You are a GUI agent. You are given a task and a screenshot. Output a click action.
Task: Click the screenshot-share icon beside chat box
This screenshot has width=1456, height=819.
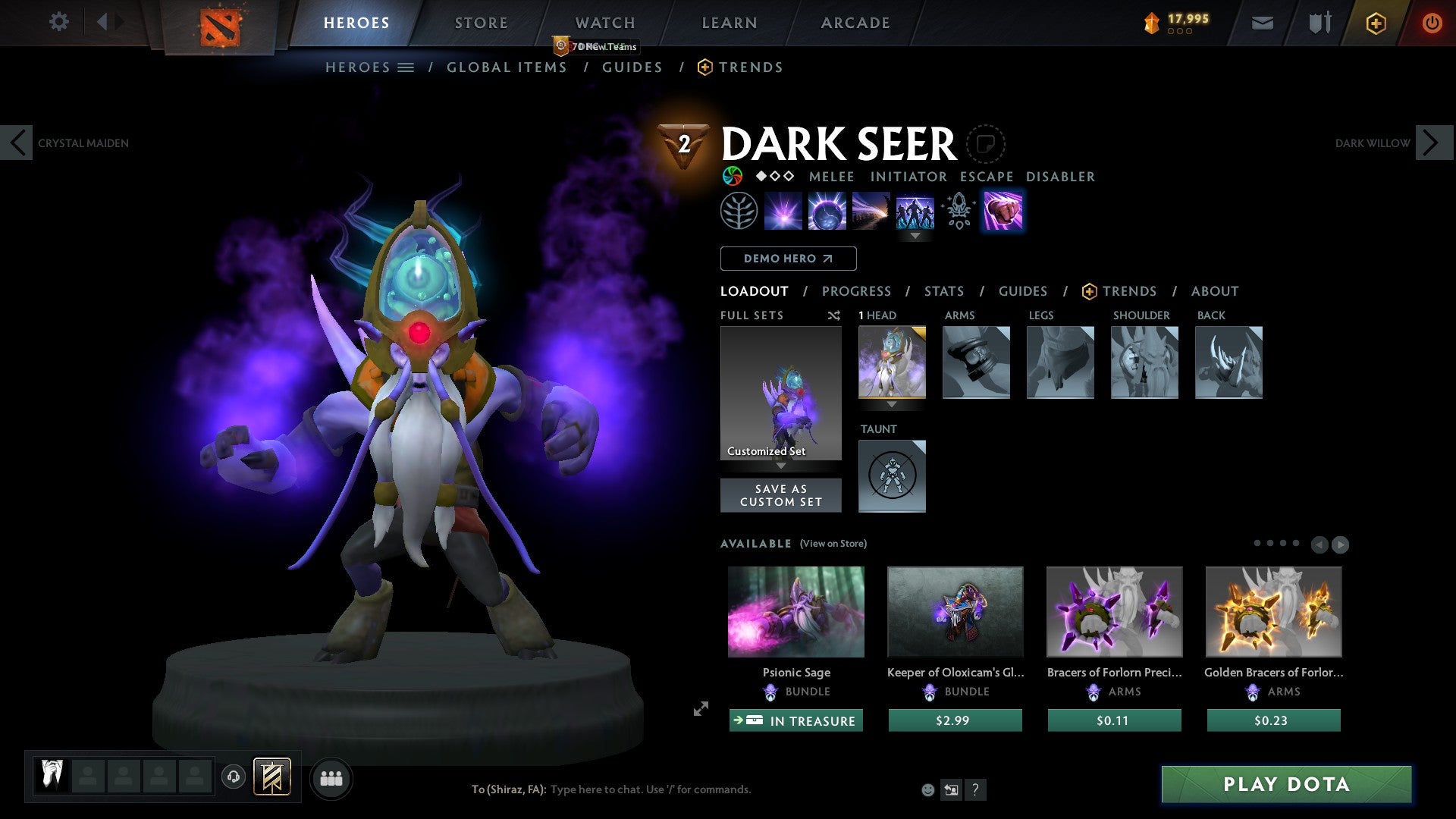951,789
